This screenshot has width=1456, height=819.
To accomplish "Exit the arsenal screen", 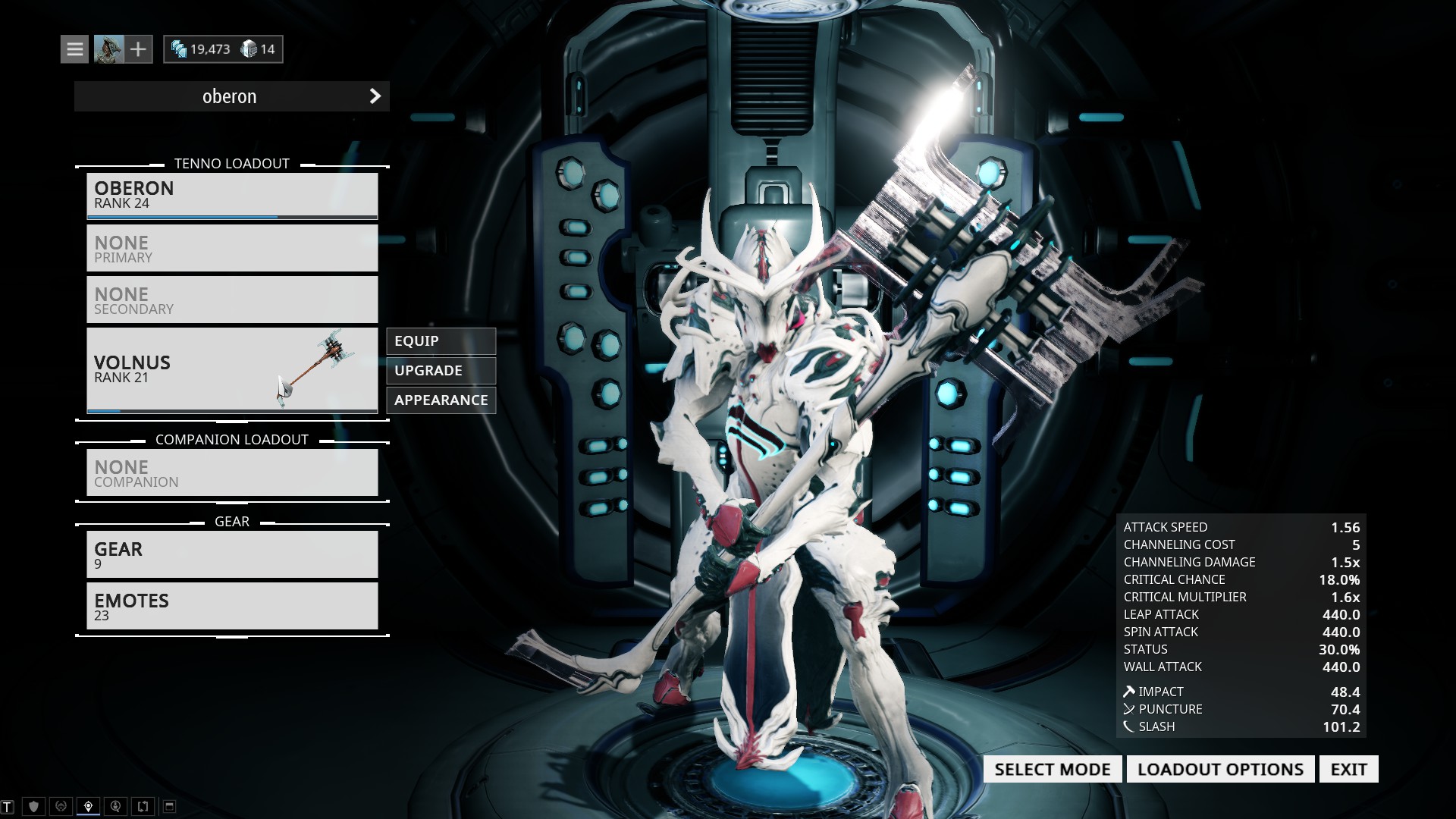I will [x=1348, y=770].
